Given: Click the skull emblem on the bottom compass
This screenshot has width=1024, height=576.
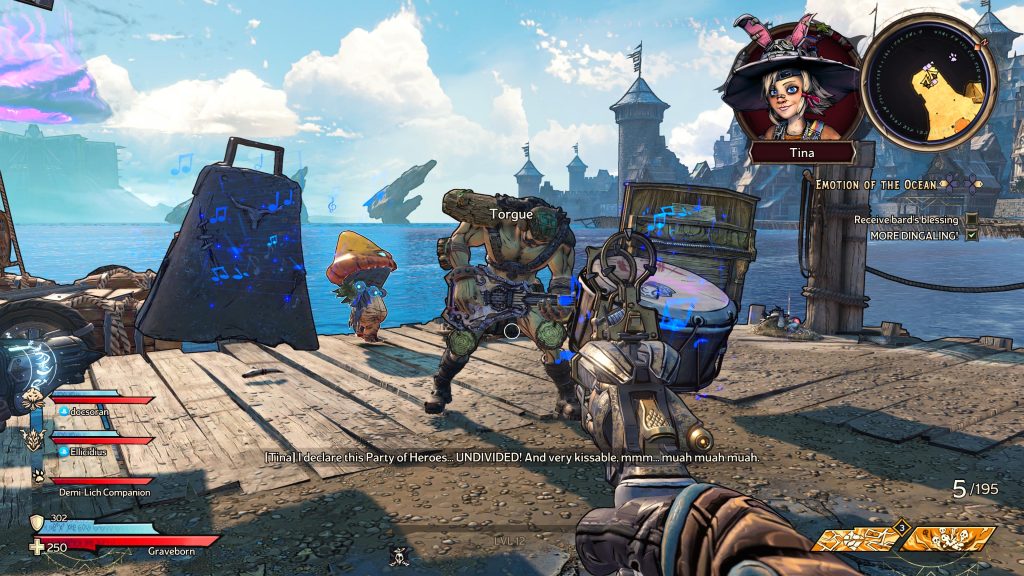Looking at the screenshot, I should click(x=400, y=555).
